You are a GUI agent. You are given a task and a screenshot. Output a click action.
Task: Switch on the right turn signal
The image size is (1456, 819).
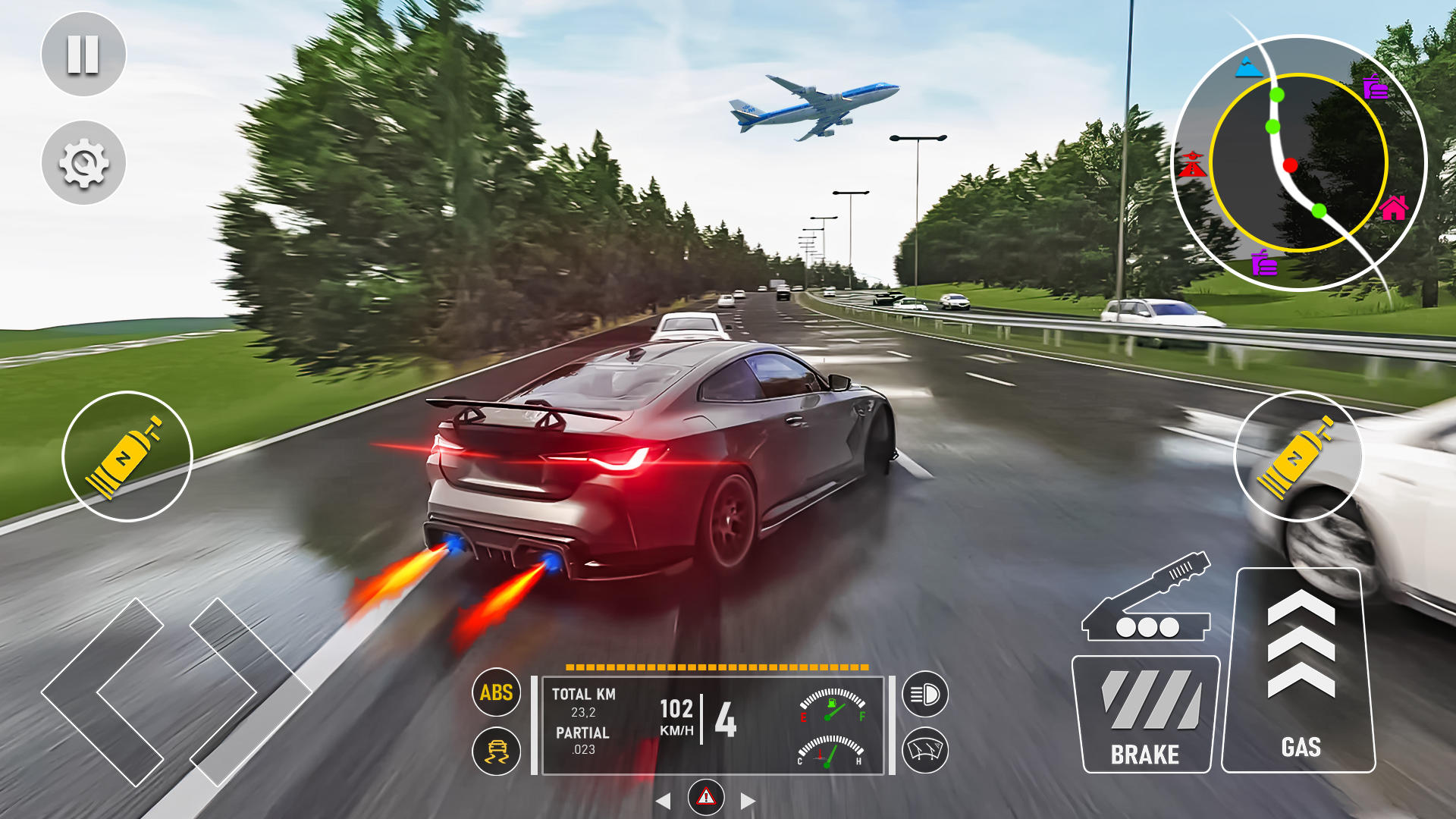(x=748, y=801)
